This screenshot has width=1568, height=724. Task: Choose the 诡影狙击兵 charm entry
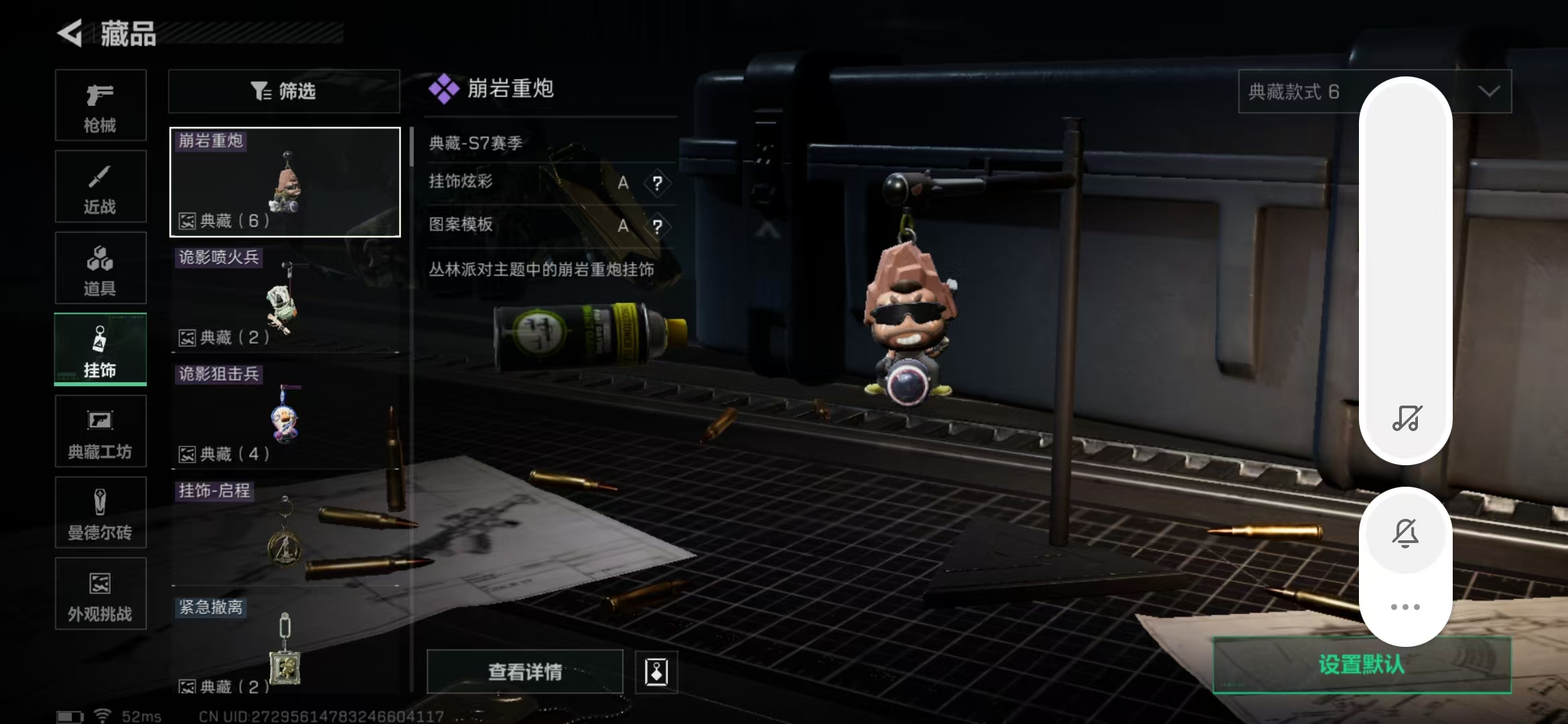[x=285, y=416]
